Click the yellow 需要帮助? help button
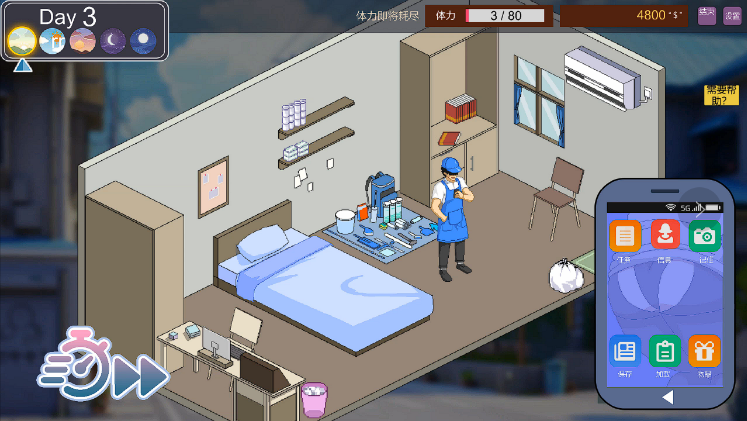Image resolution: width=747 pixels, height=421 pixels. pyautogui.click(x=721, y=95)
